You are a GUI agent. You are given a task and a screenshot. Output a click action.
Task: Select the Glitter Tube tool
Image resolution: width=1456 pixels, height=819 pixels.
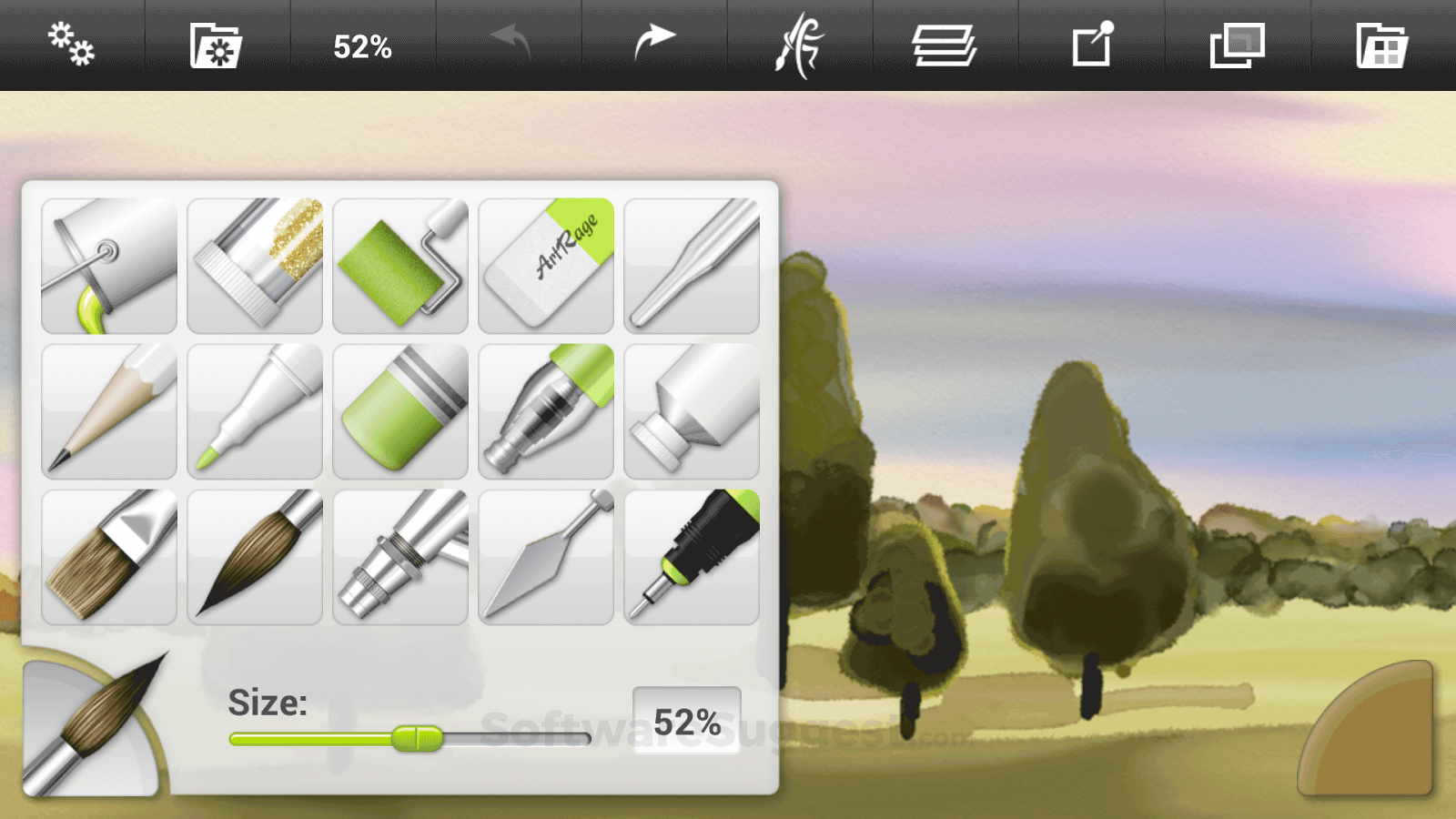point(255,264)
